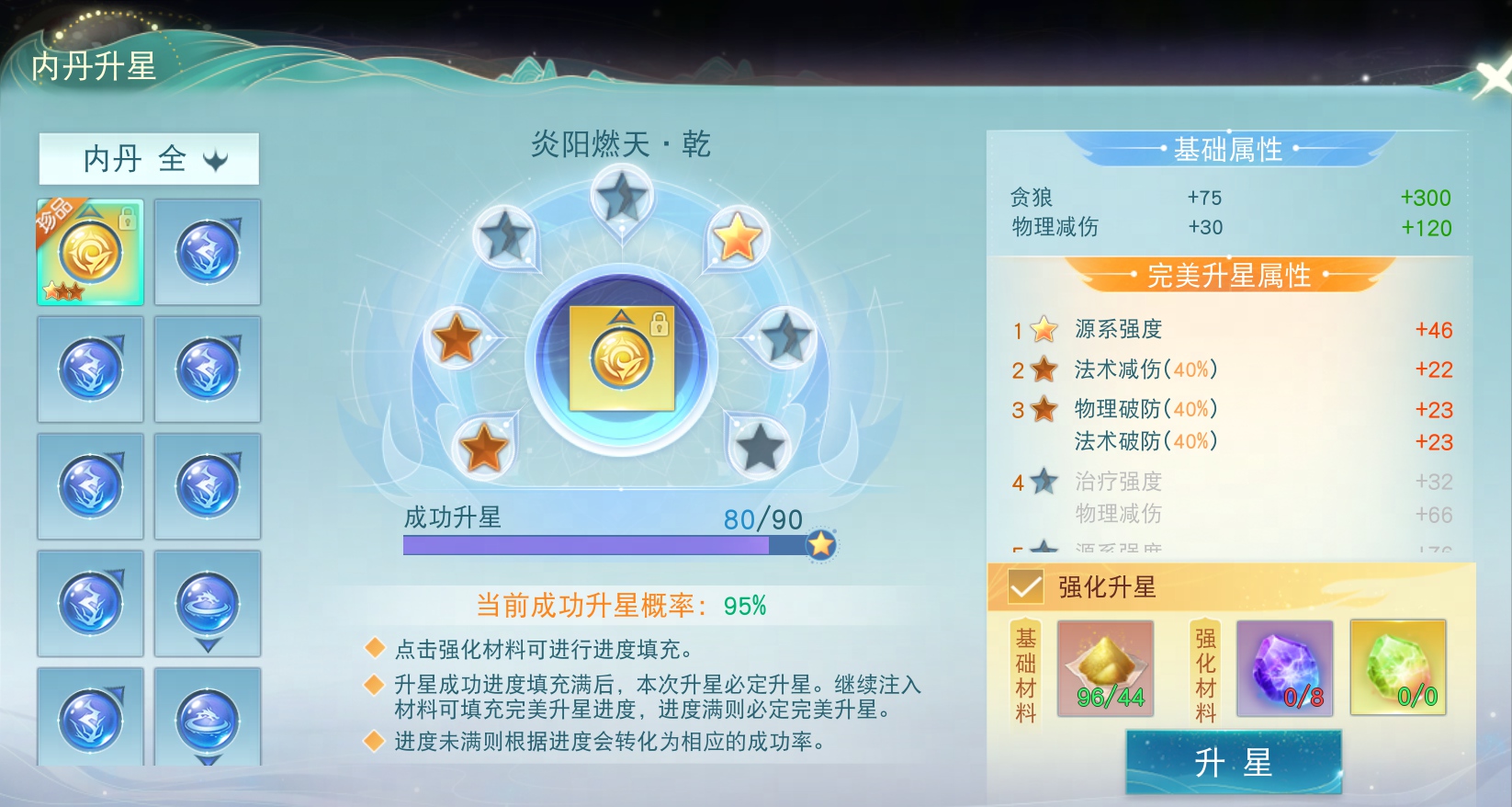
Task: Select the first blue elixir in the list
Action: click(208, 252)
